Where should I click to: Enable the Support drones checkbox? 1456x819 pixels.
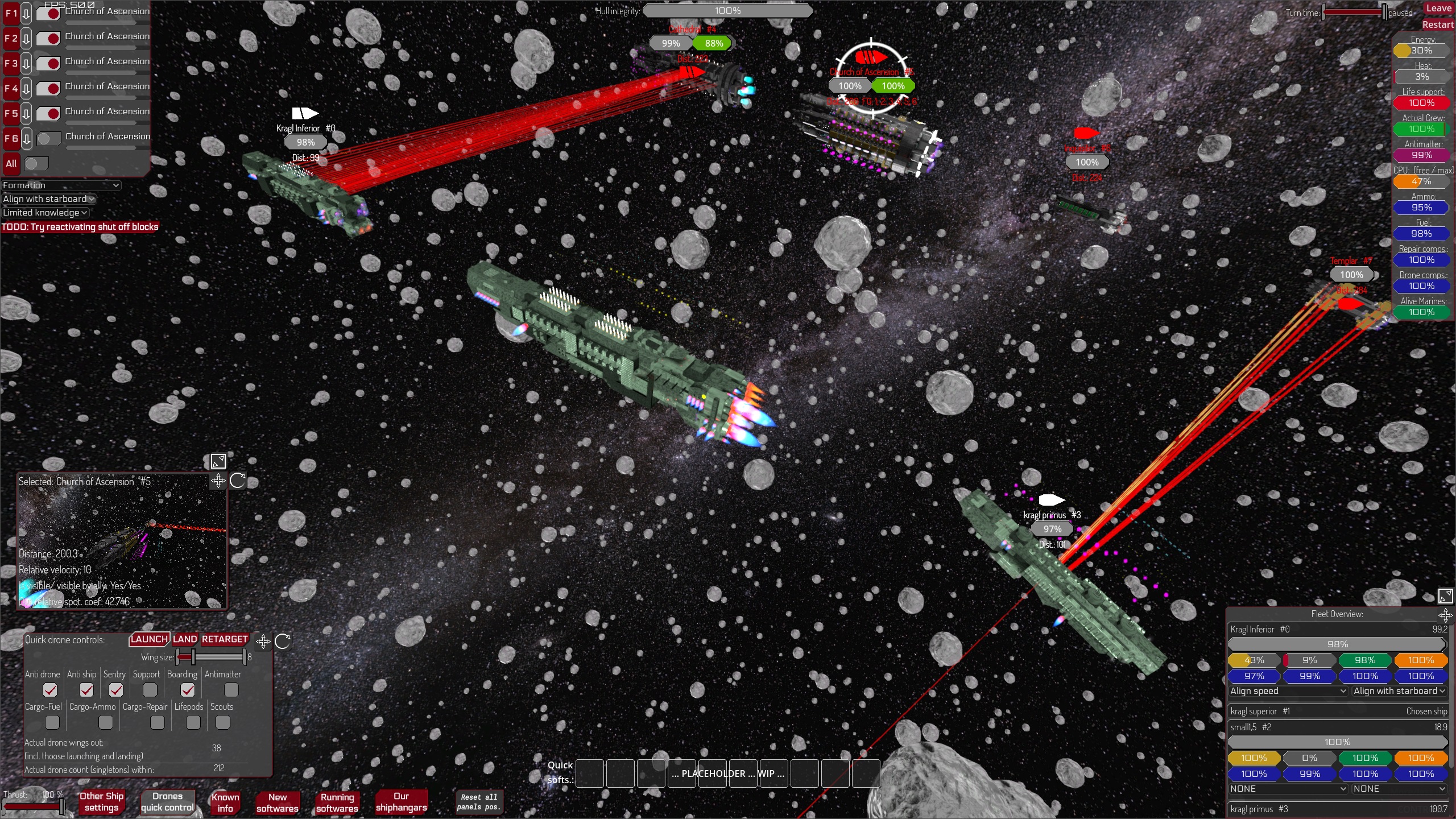tap(150, 690)
